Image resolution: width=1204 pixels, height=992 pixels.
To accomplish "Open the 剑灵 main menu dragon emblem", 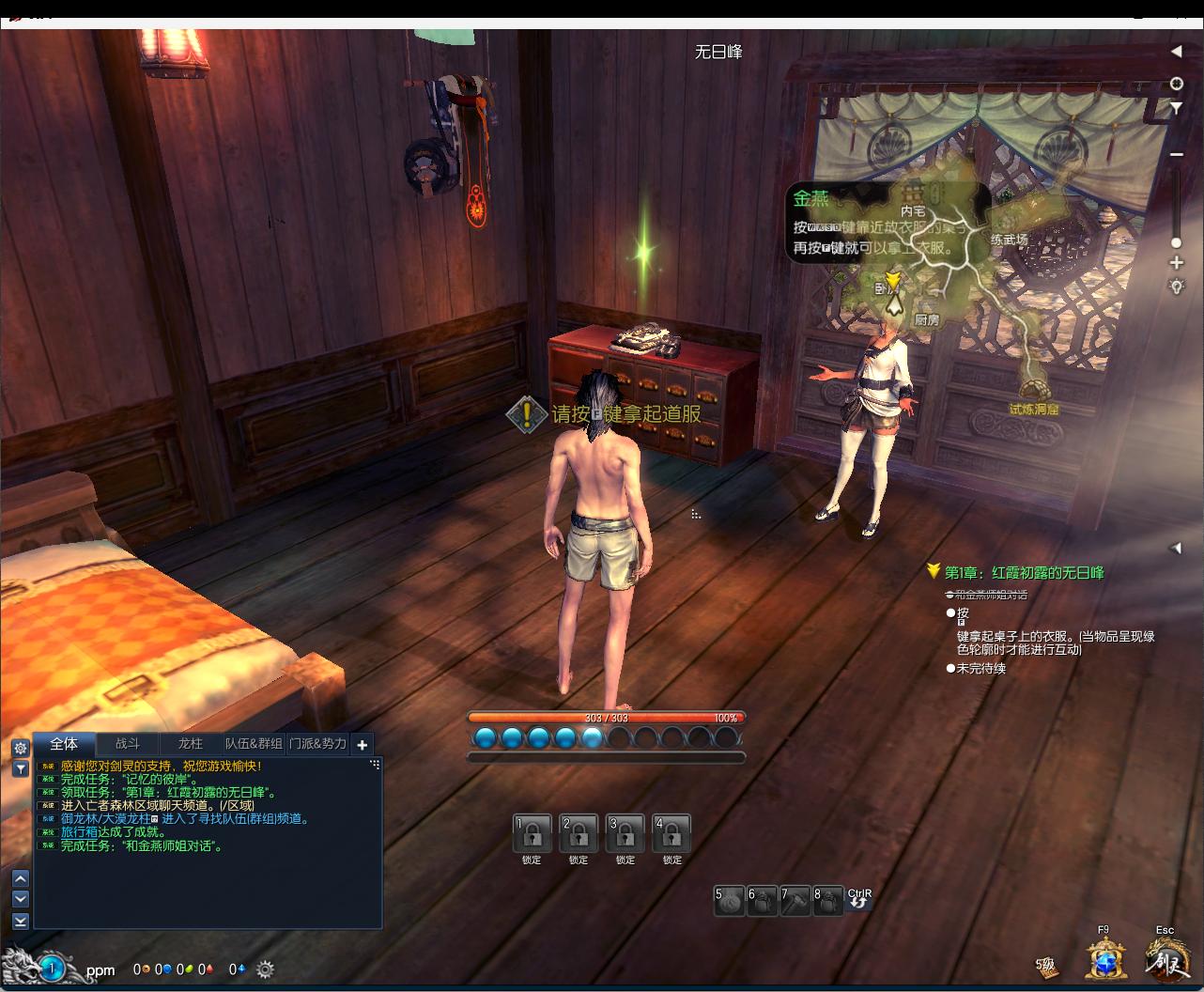I will (x=1166, y=960).
